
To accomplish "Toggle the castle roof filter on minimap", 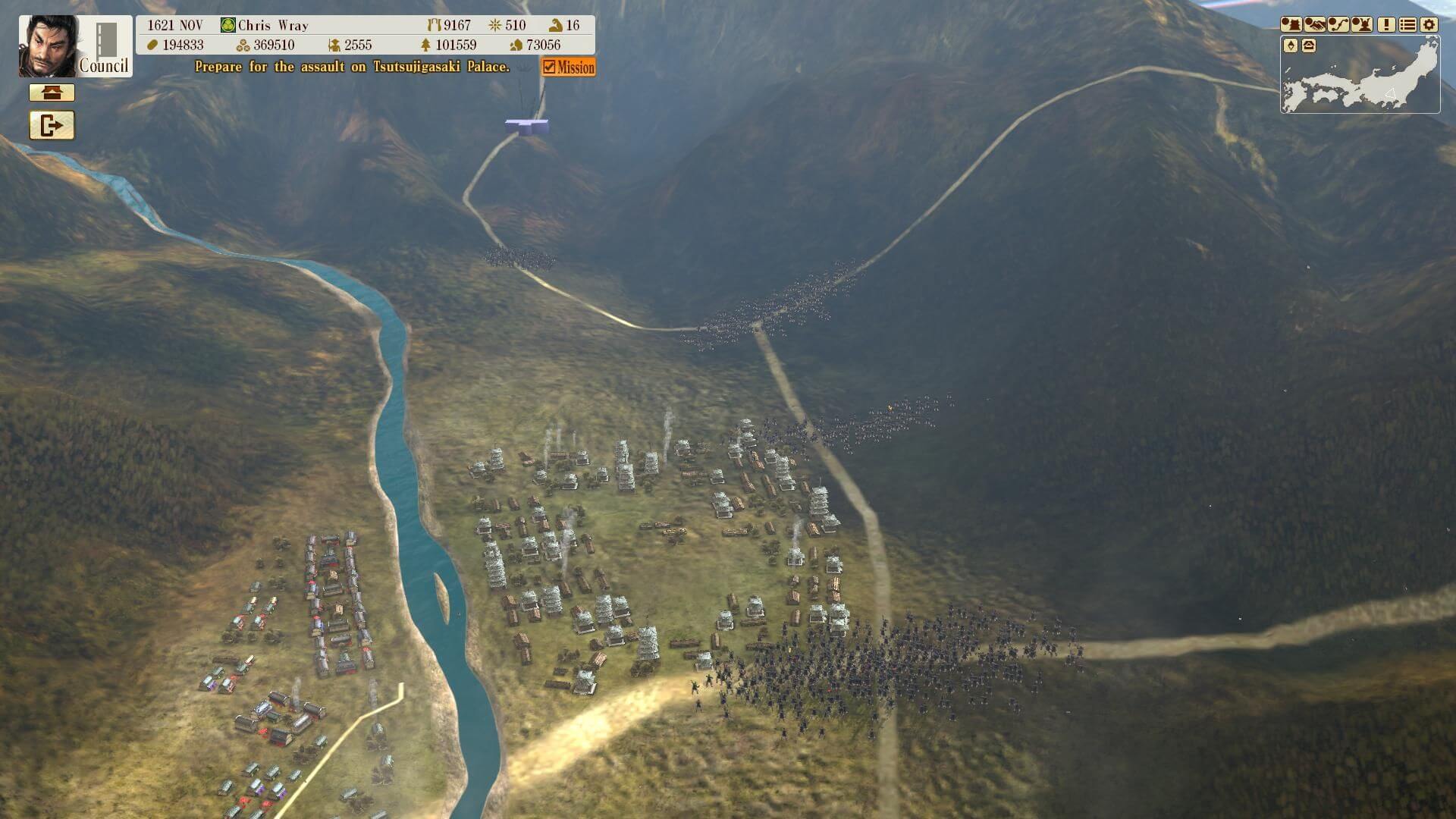I will tap(1309, 46).
